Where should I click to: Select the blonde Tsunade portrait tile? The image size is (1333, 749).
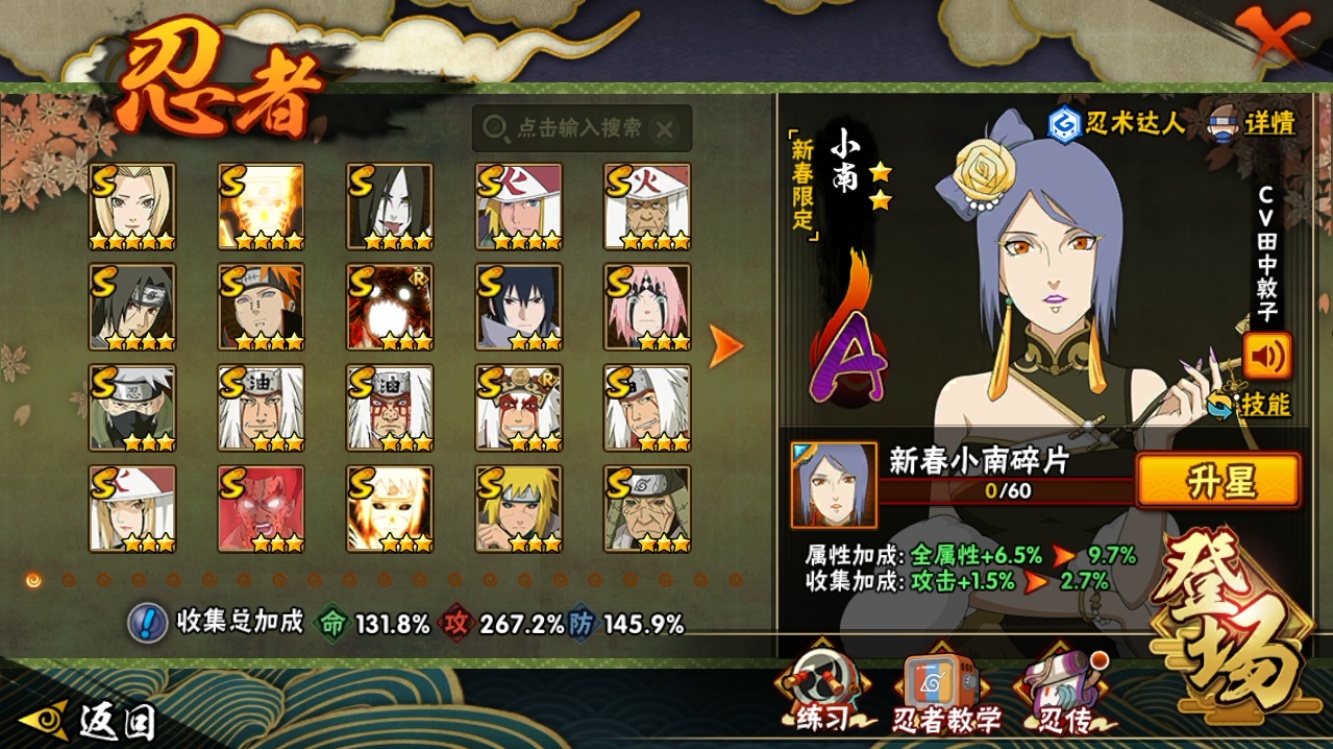click(x=132, y=207)
